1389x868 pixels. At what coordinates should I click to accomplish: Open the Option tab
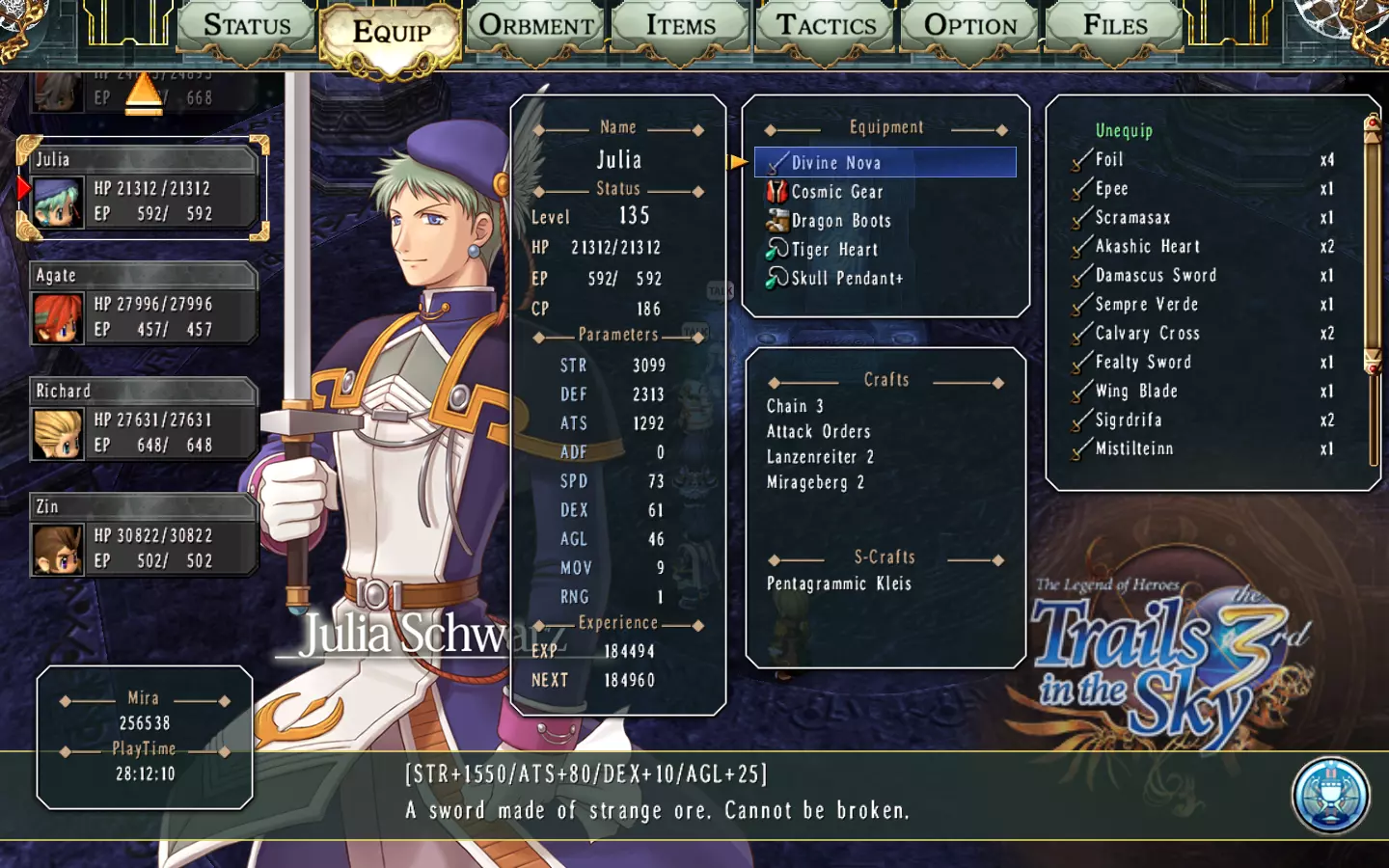point(970,27)
